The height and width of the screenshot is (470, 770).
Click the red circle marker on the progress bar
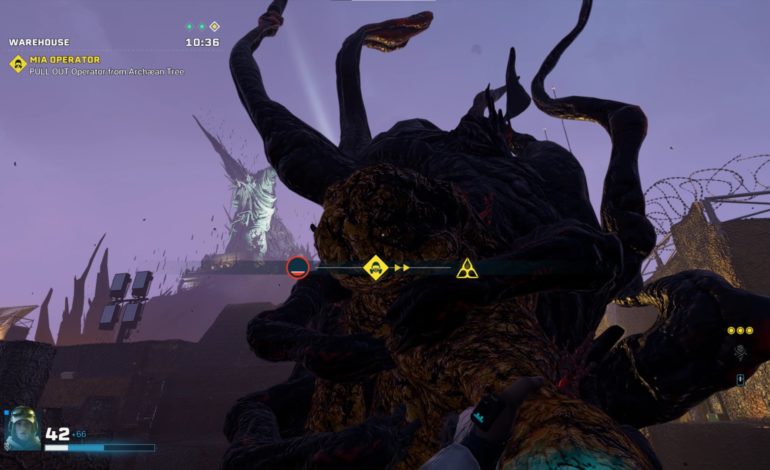tap(298, 267)
